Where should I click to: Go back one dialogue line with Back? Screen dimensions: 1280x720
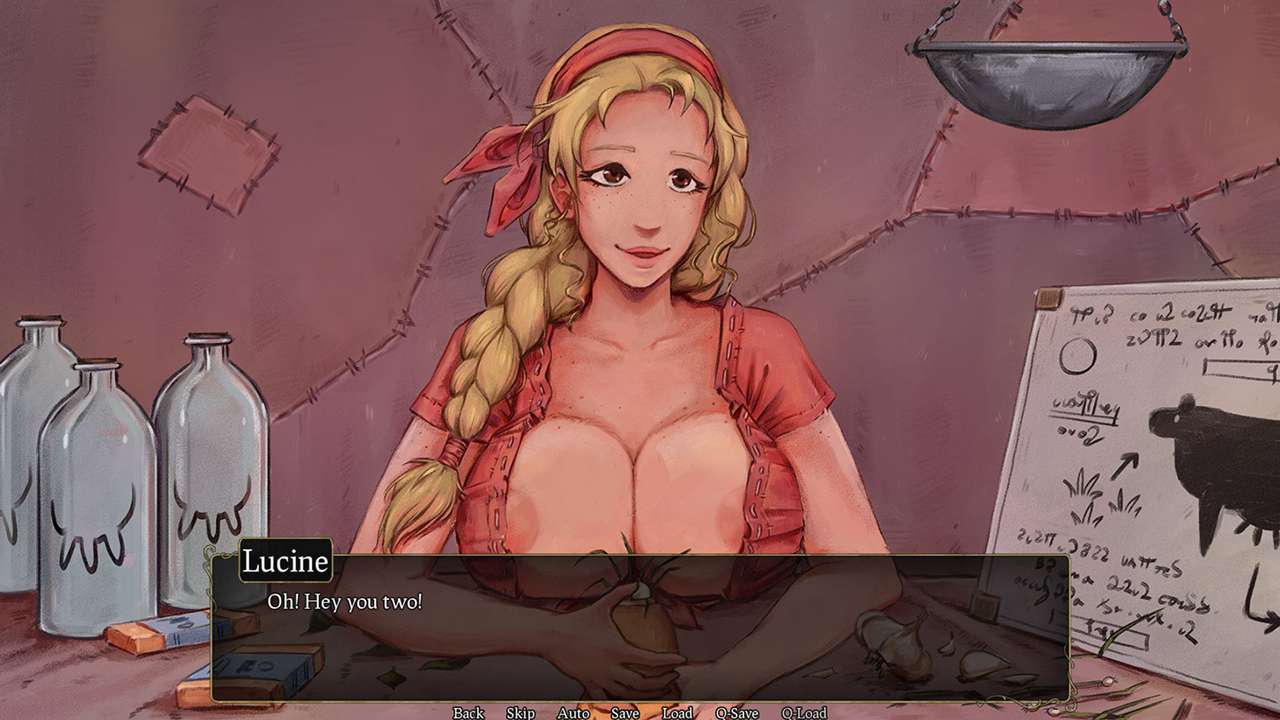(x=468, y=712)
